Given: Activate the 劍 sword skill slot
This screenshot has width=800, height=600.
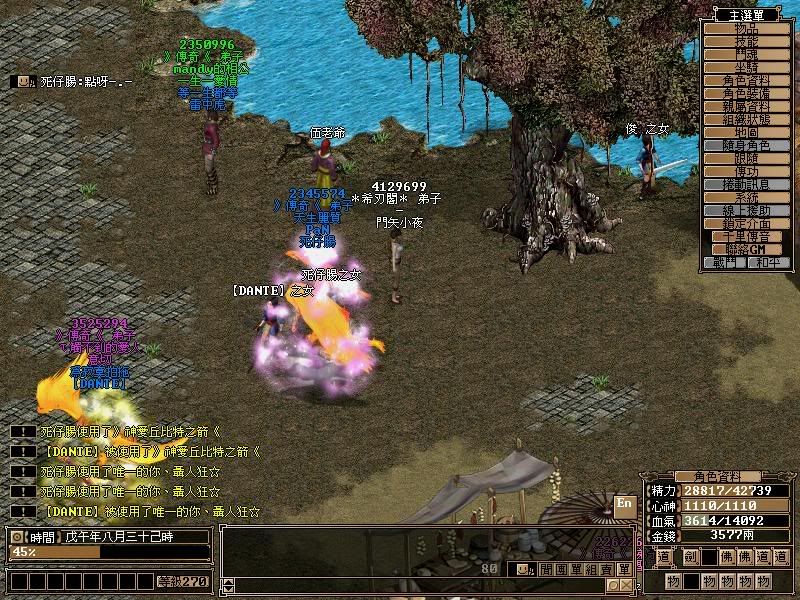Looking at the screenshot, I should (692, 557).
